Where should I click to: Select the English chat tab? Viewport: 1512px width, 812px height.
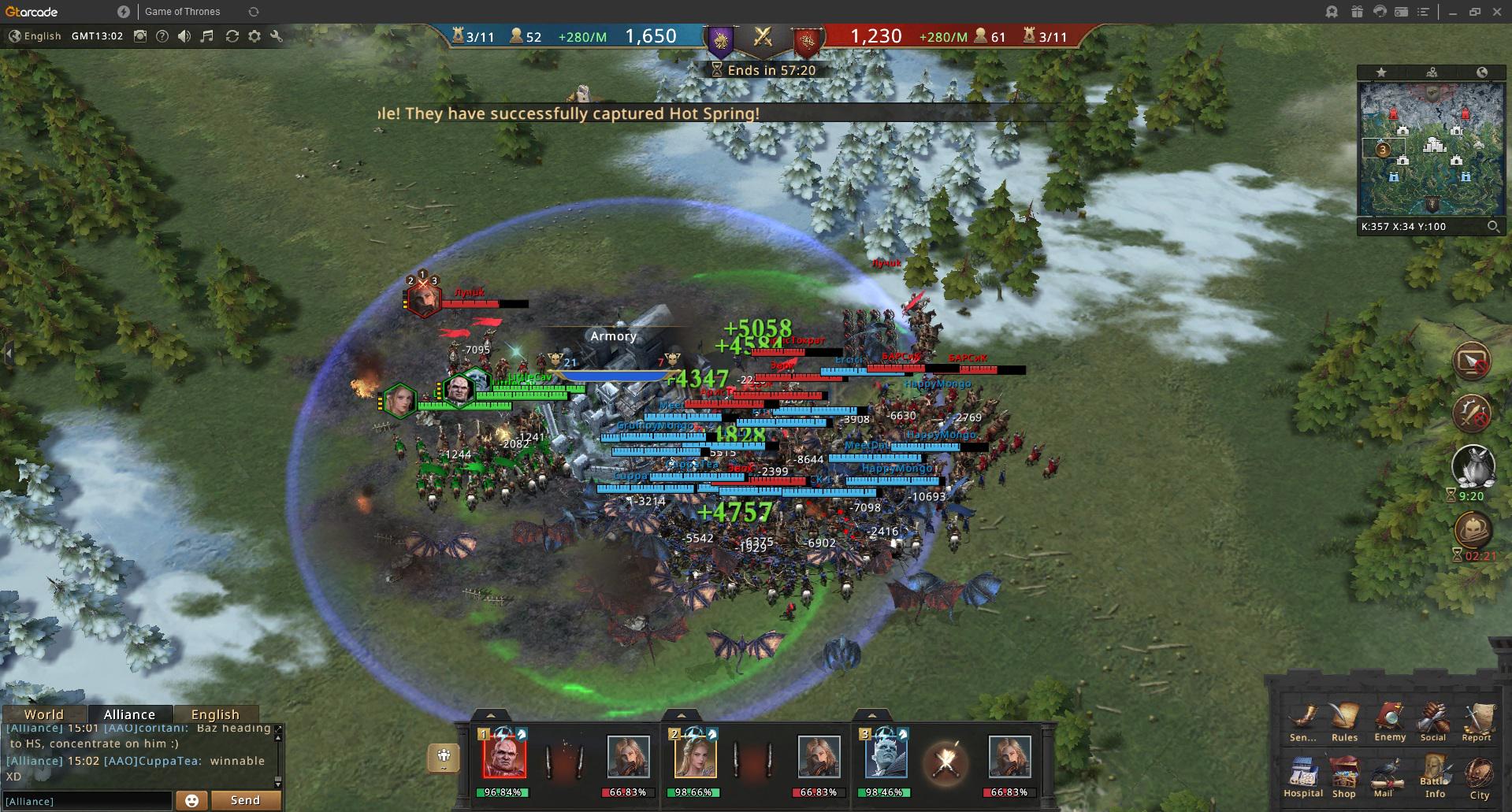[215, 714]
